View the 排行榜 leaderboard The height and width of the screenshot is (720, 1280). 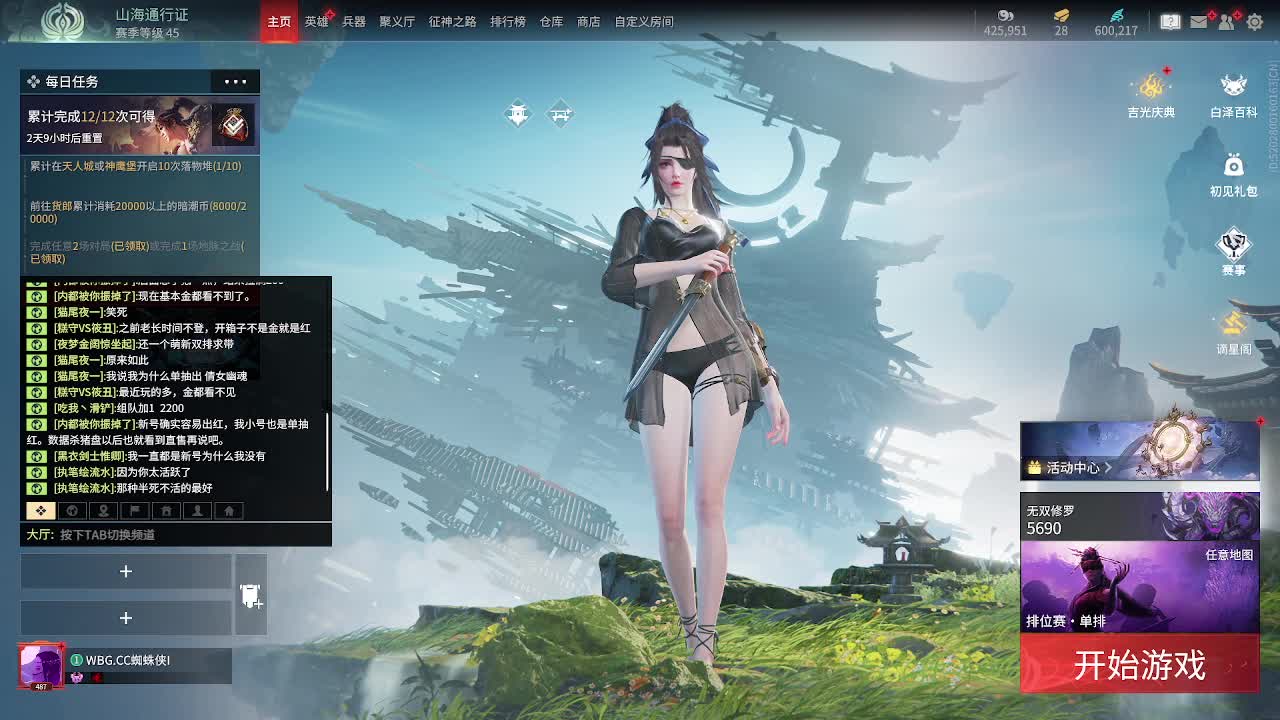point(507,21)
